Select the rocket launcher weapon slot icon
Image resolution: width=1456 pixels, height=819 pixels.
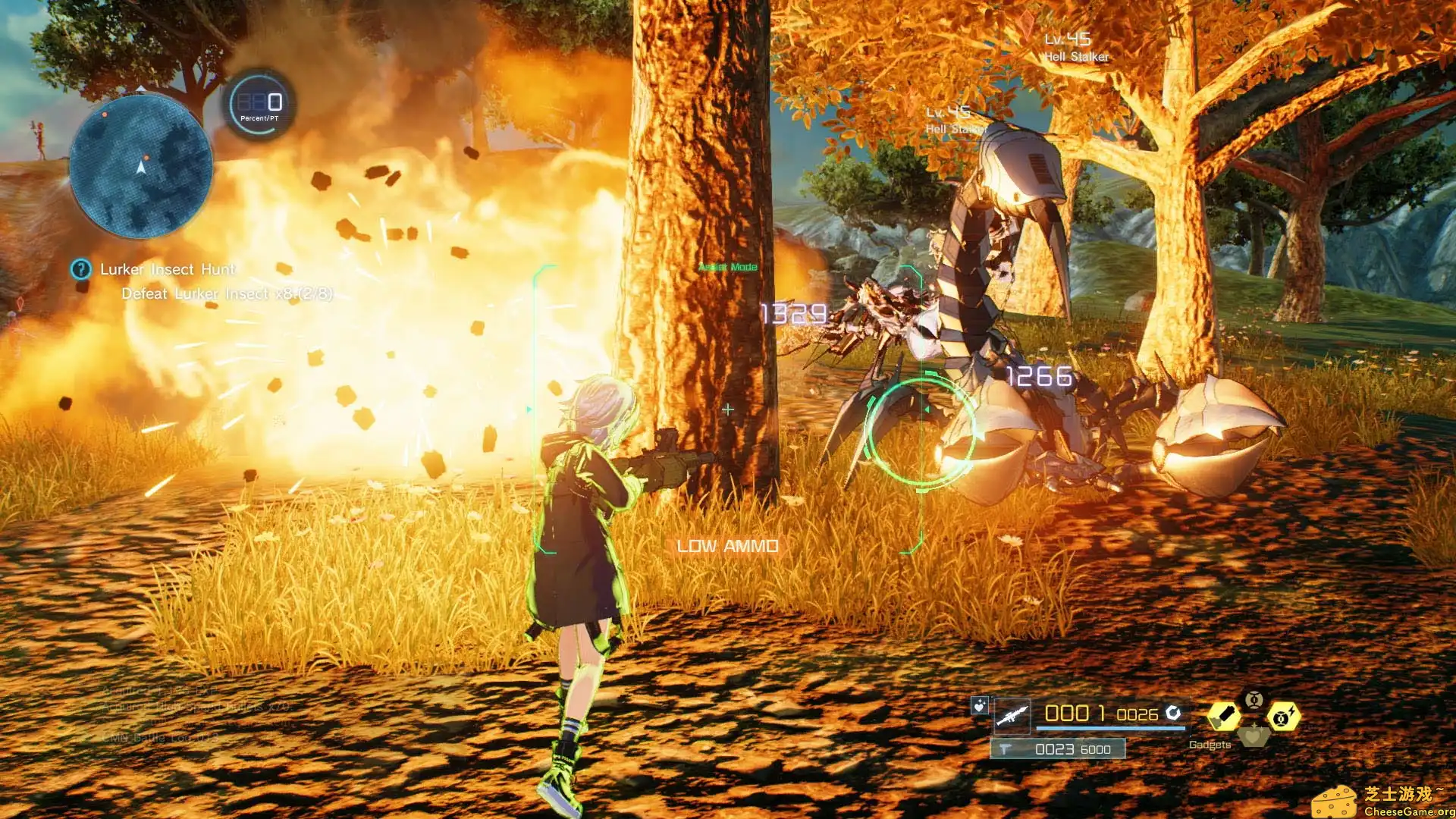[1011, 717]
